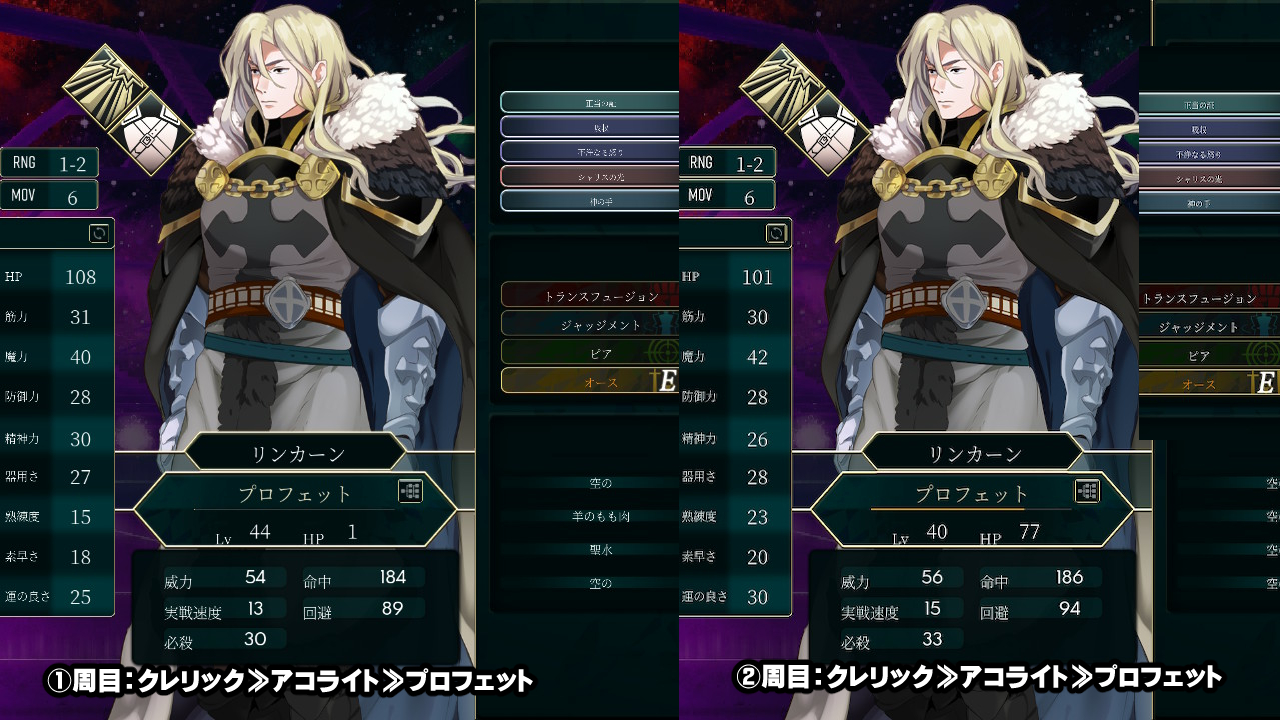The width and height of the screenshot is (1280, 720).
Task: Click the stat toggle icon above HP 101
Action: pyautogui.click(x=776, y=233)
